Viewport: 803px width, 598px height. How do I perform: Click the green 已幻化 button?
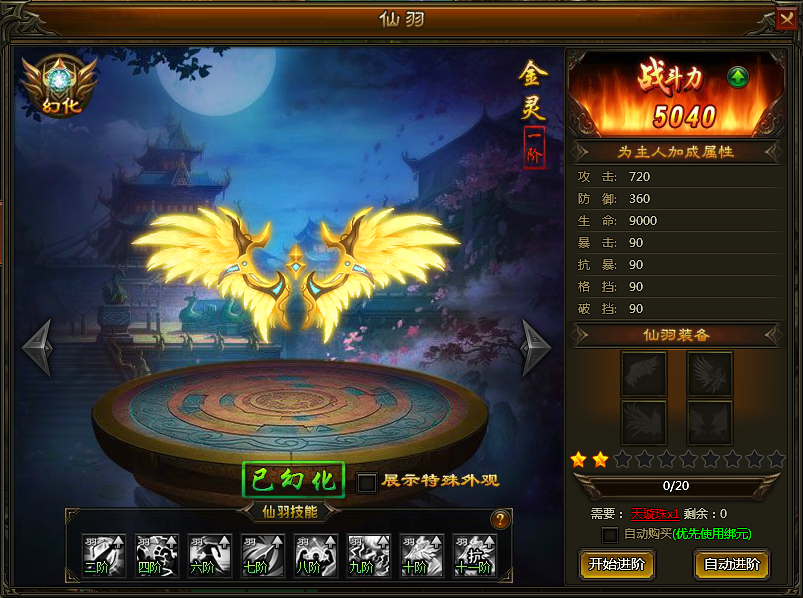tap(294, 480)
